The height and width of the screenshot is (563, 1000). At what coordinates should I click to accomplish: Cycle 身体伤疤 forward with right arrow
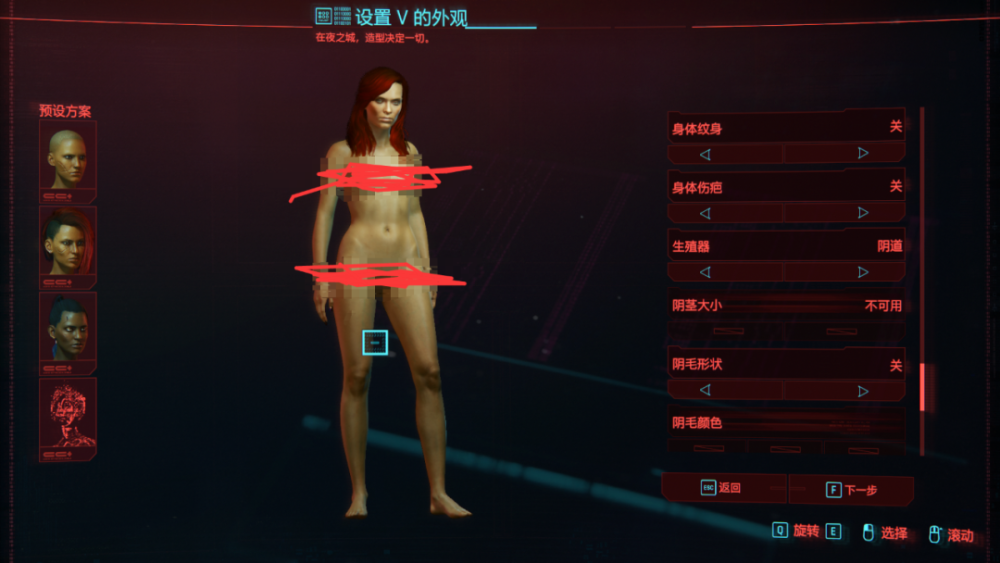point(863,213)
